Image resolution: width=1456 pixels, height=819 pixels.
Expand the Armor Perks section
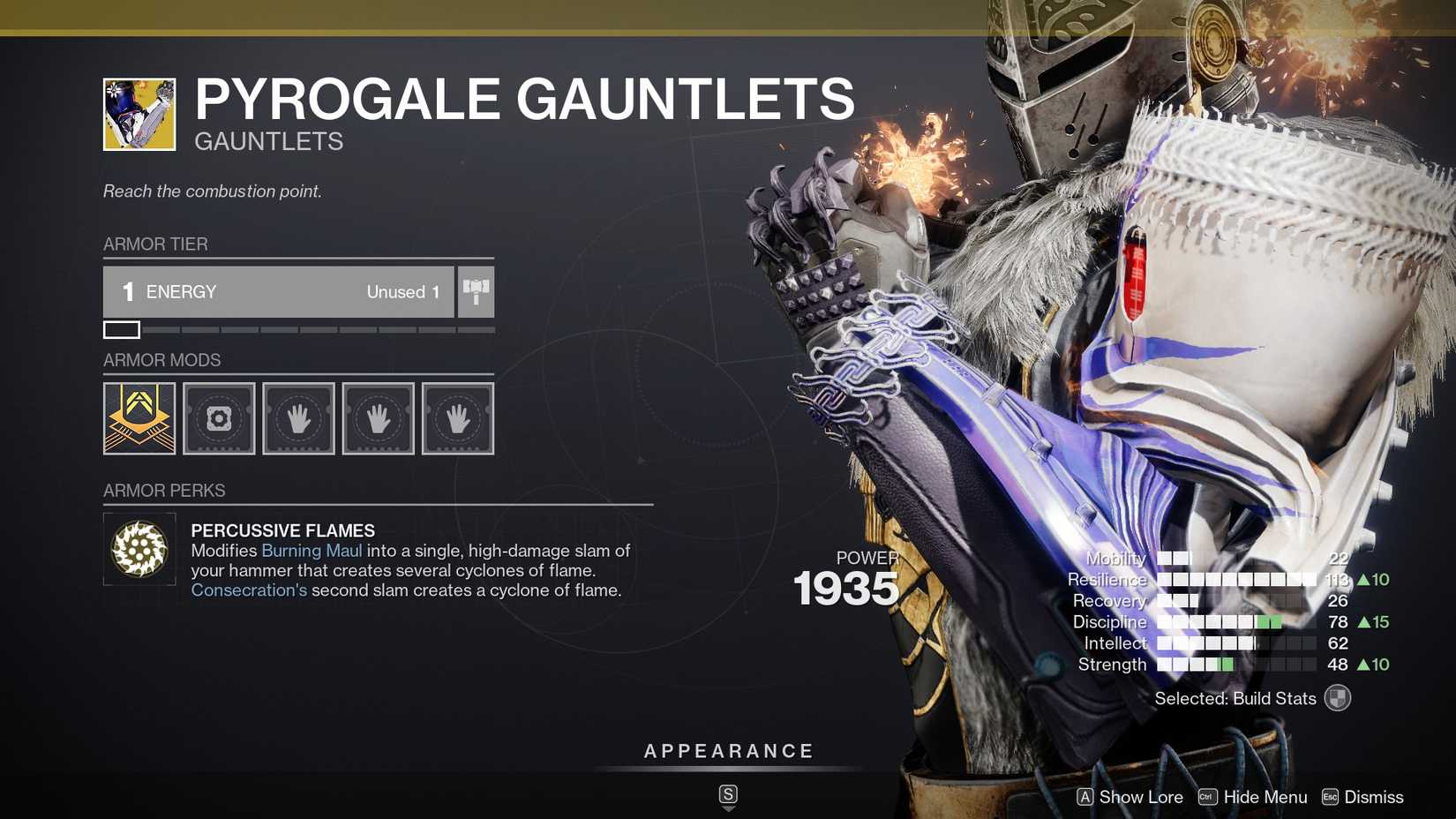pos(164,490)
